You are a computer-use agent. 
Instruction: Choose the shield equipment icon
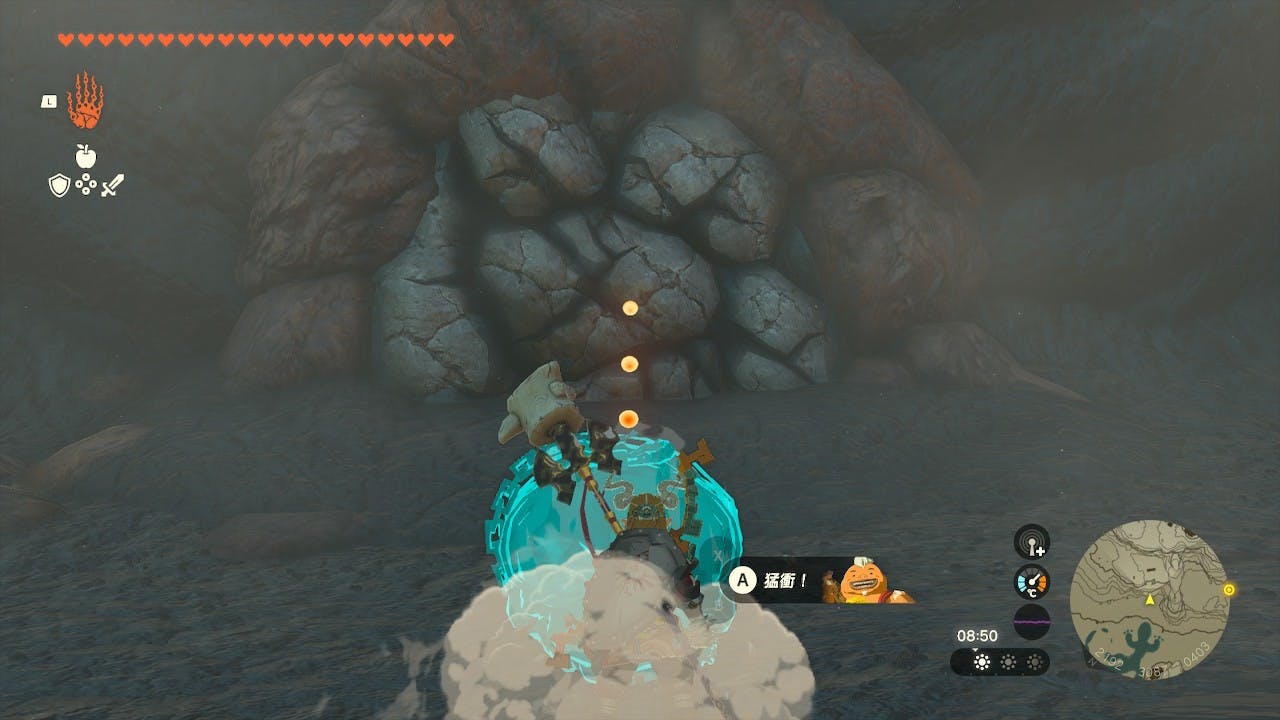coord(59,185)
